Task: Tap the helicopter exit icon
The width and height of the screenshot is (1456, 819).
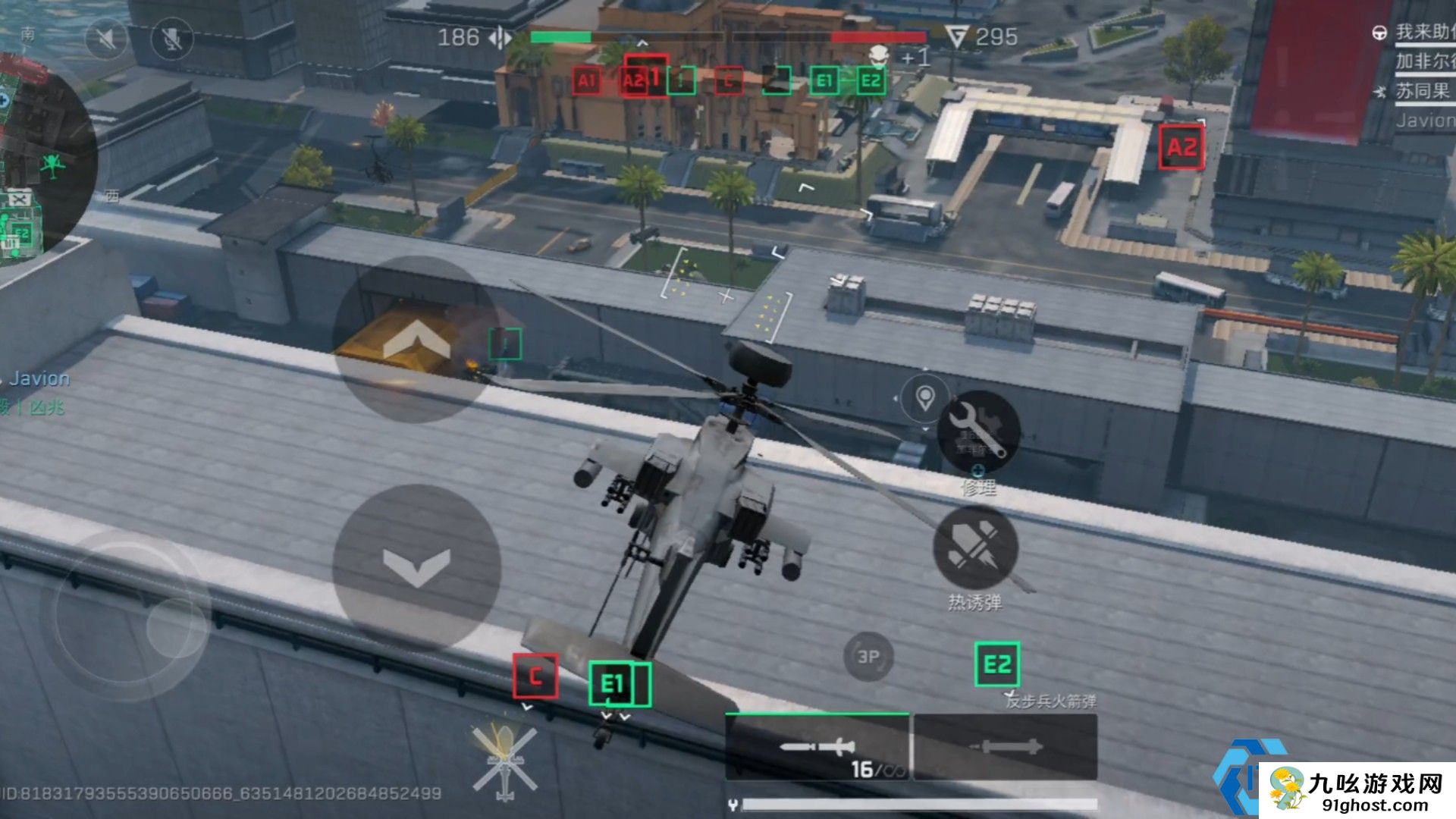Action: pos(504,761)
